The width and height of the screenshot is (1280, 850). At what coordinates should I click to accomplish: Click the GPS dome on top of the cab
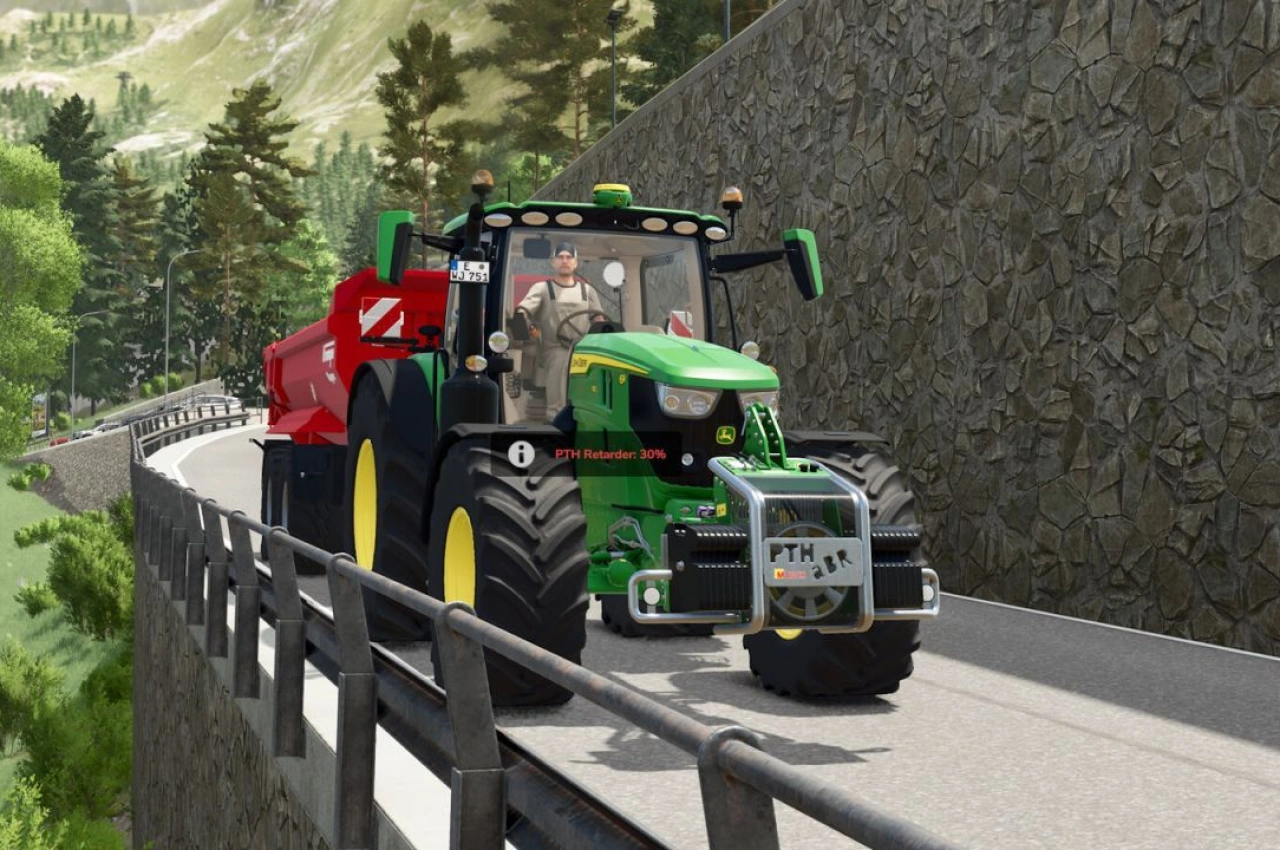tap(614, 194)
